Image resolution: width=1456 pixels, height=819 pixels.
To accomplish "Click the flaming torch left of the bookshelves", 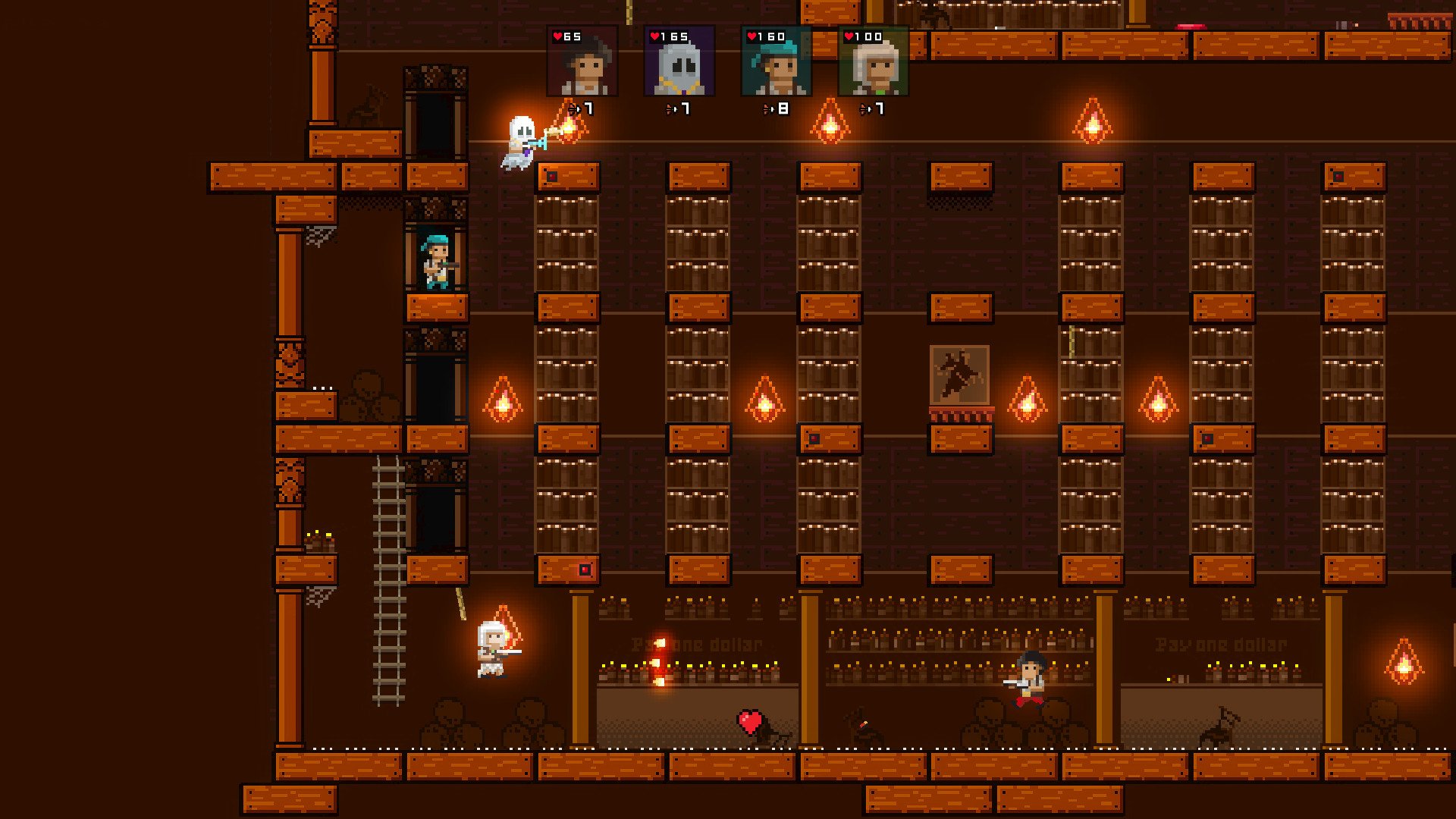I will [x=502, y=400].
